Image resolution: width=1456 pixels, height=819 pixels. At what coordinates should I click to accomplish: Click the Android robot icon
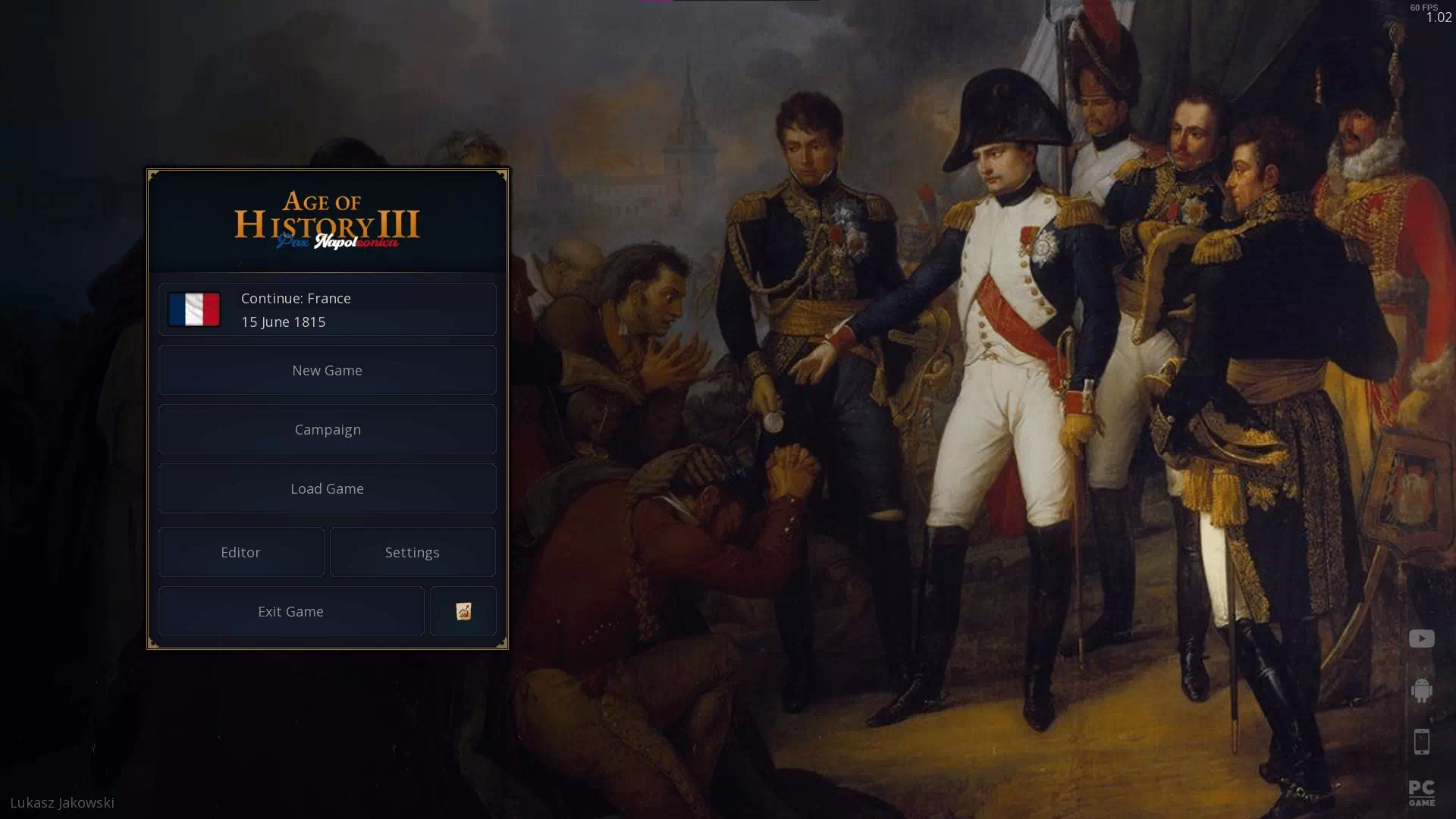1421,690
